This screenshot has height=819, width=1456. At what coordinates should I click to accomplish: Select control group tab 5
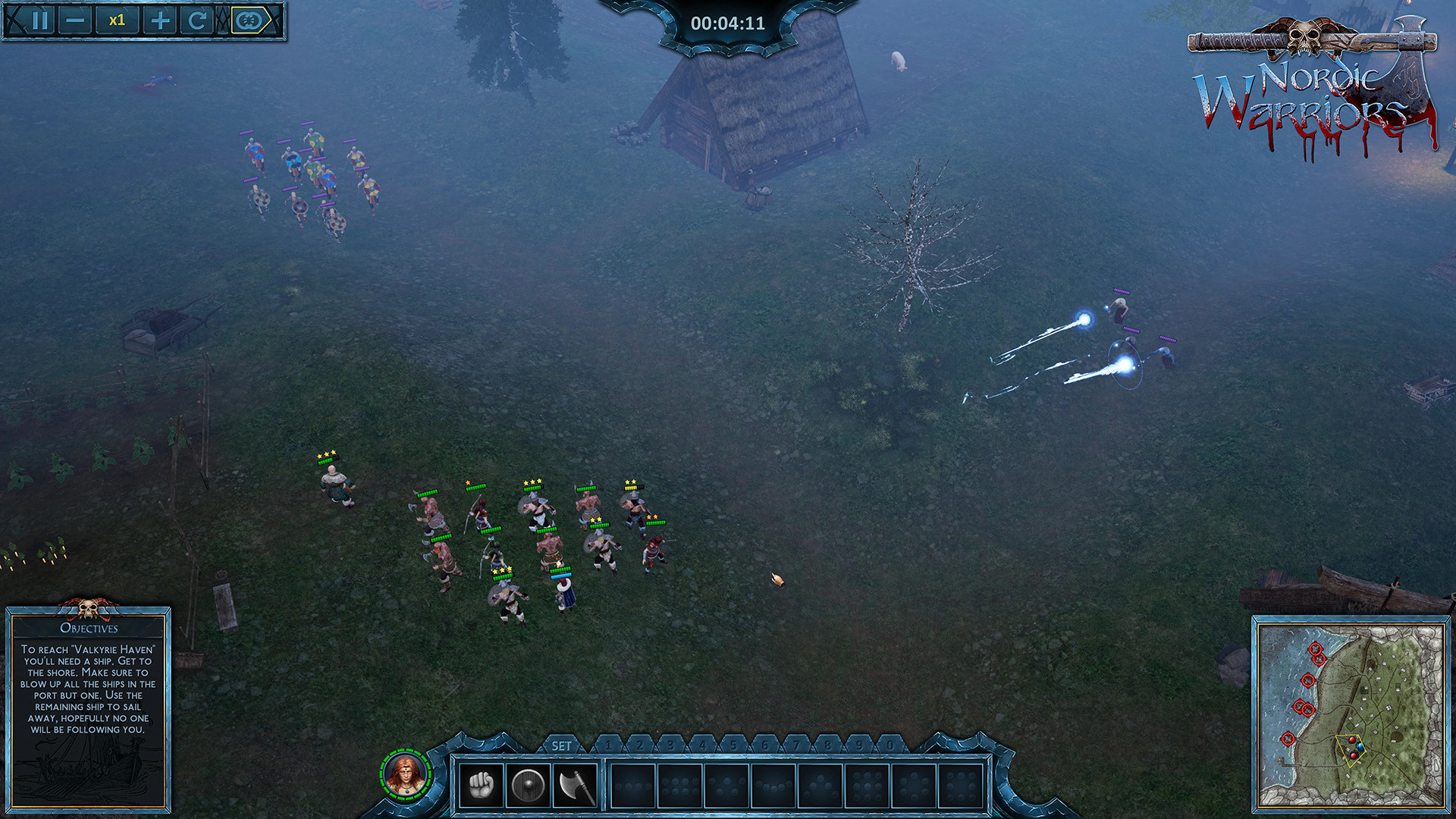point(733,745)
